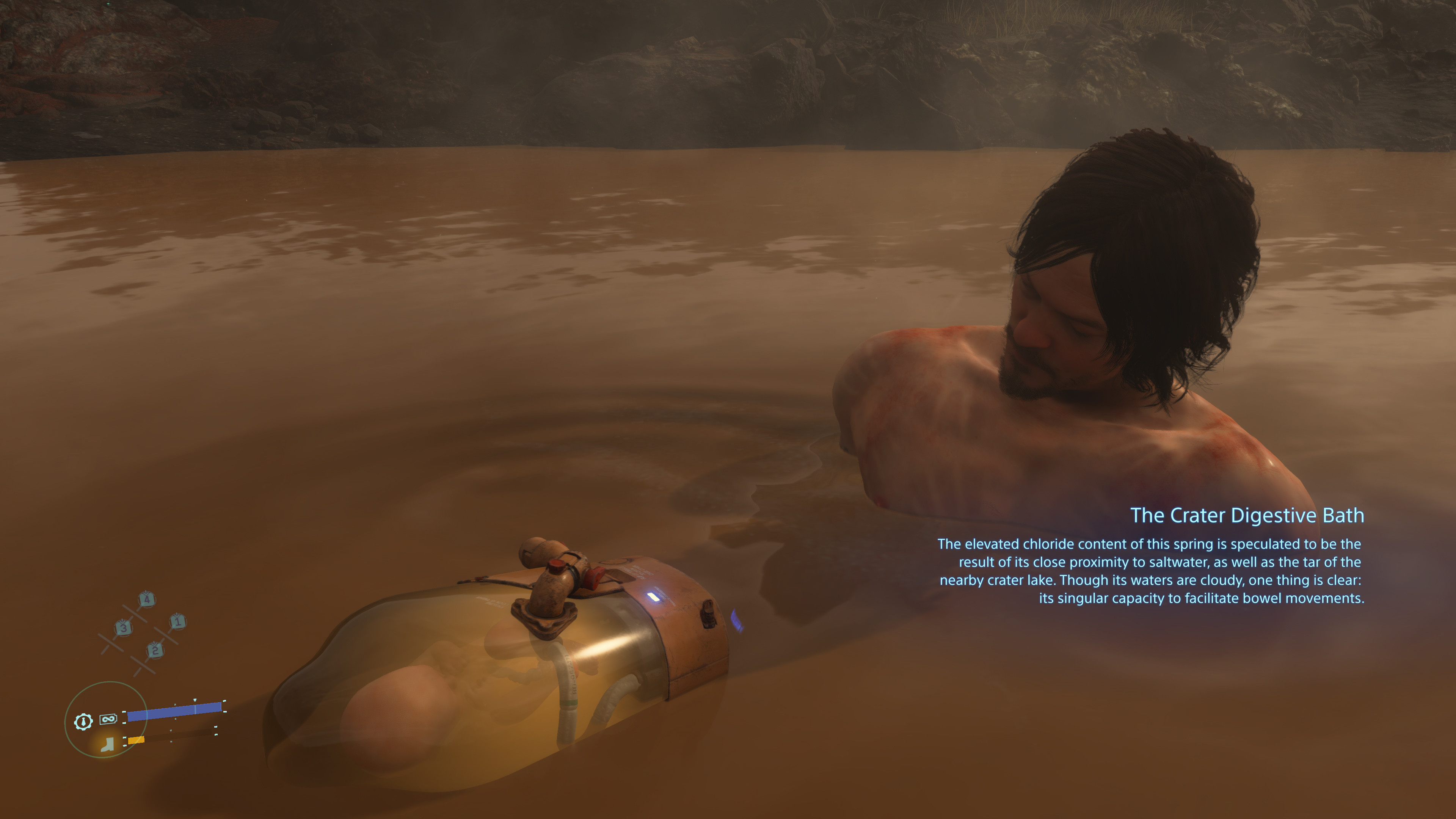Click the gear-shaped tie icon
This screenshot has height=819, width=1456.
coord(83,722)
